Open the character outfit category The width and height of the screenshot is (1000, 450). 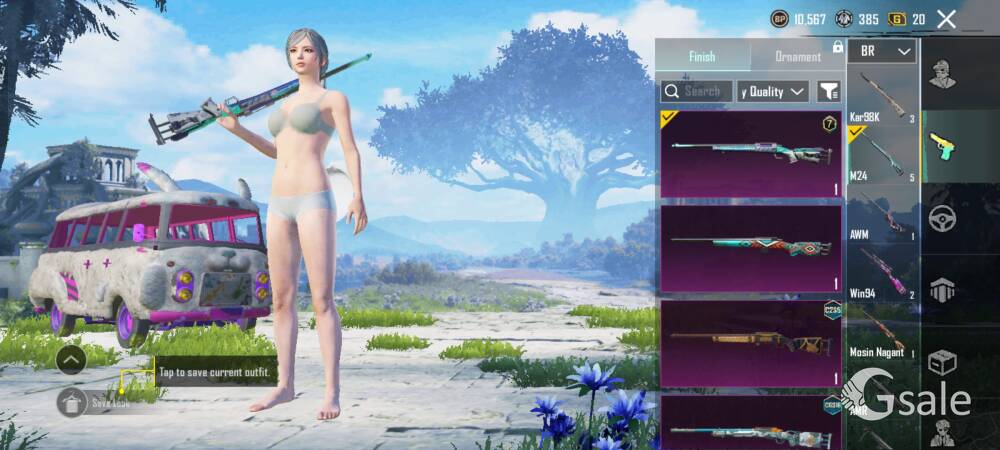[941, 74]
